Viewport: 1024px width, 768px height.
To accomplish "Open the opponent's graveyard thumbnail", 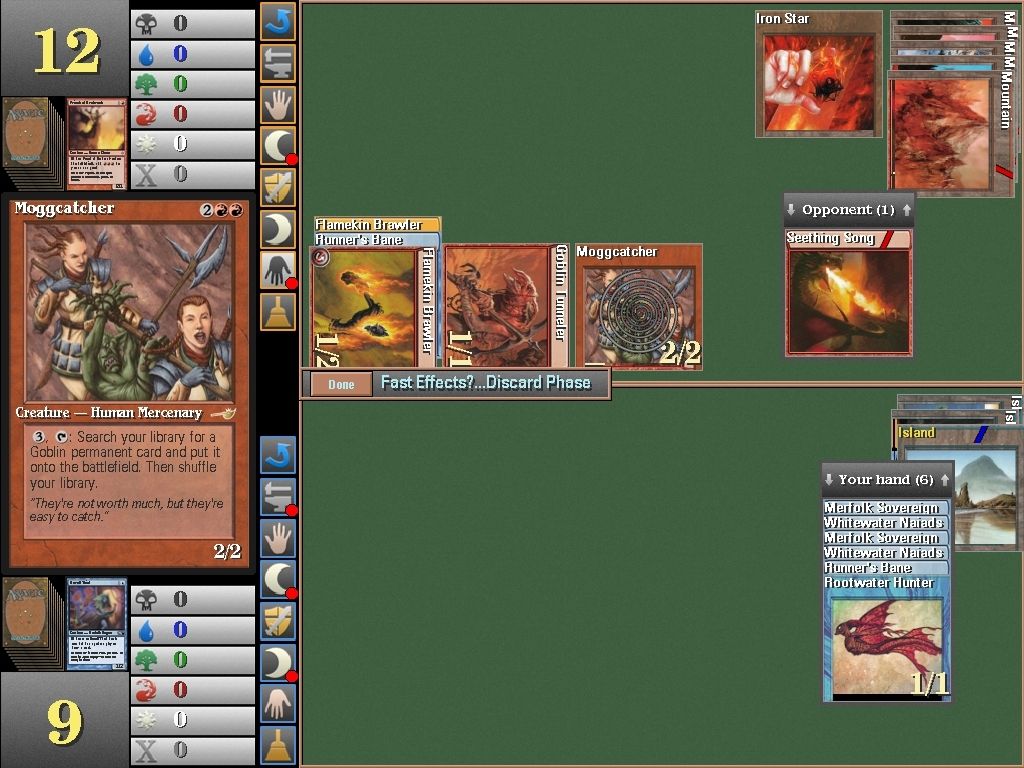I will tap(96, 141).
